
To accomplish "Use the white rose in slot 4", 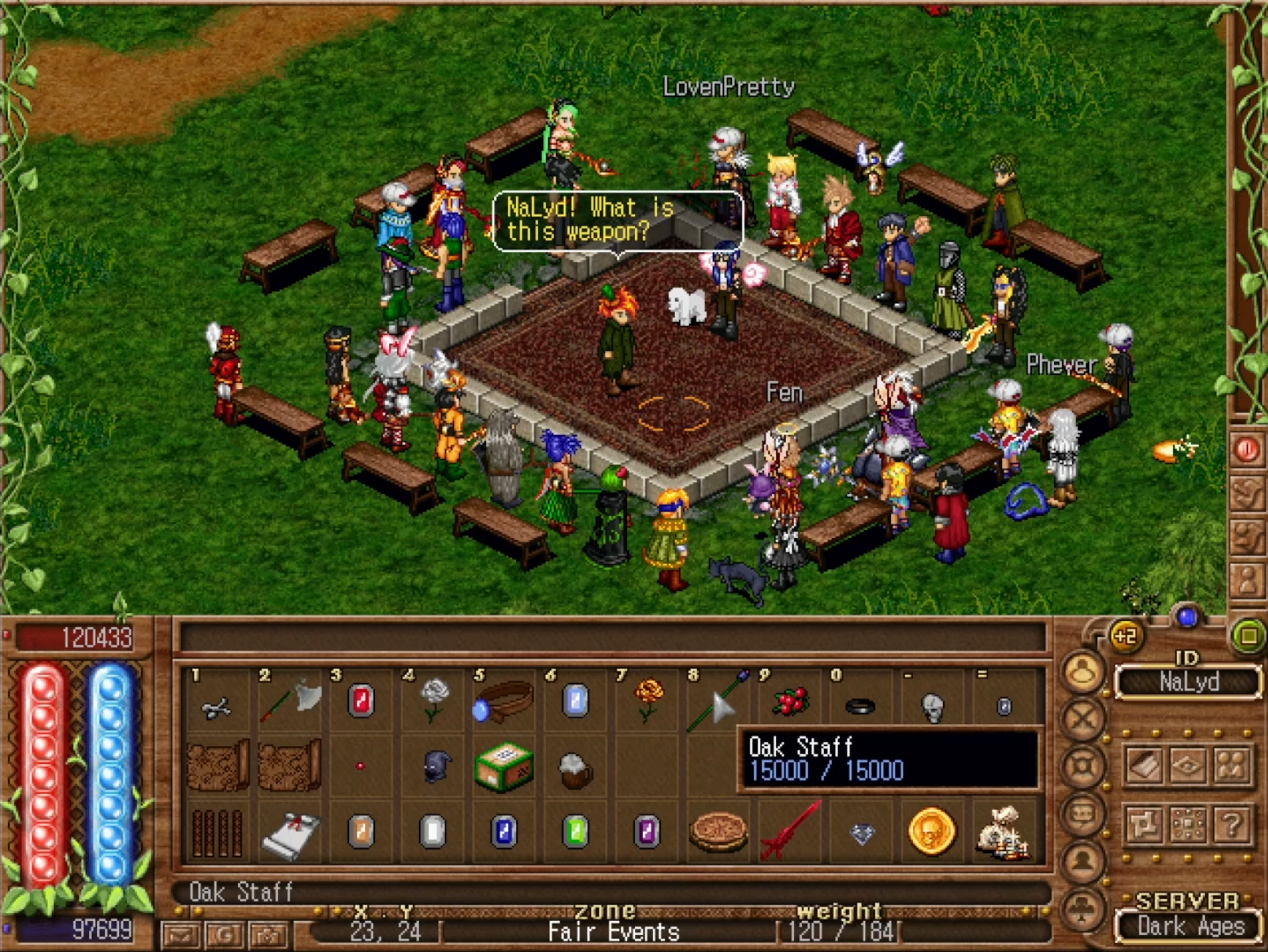I will click(434, 700).
